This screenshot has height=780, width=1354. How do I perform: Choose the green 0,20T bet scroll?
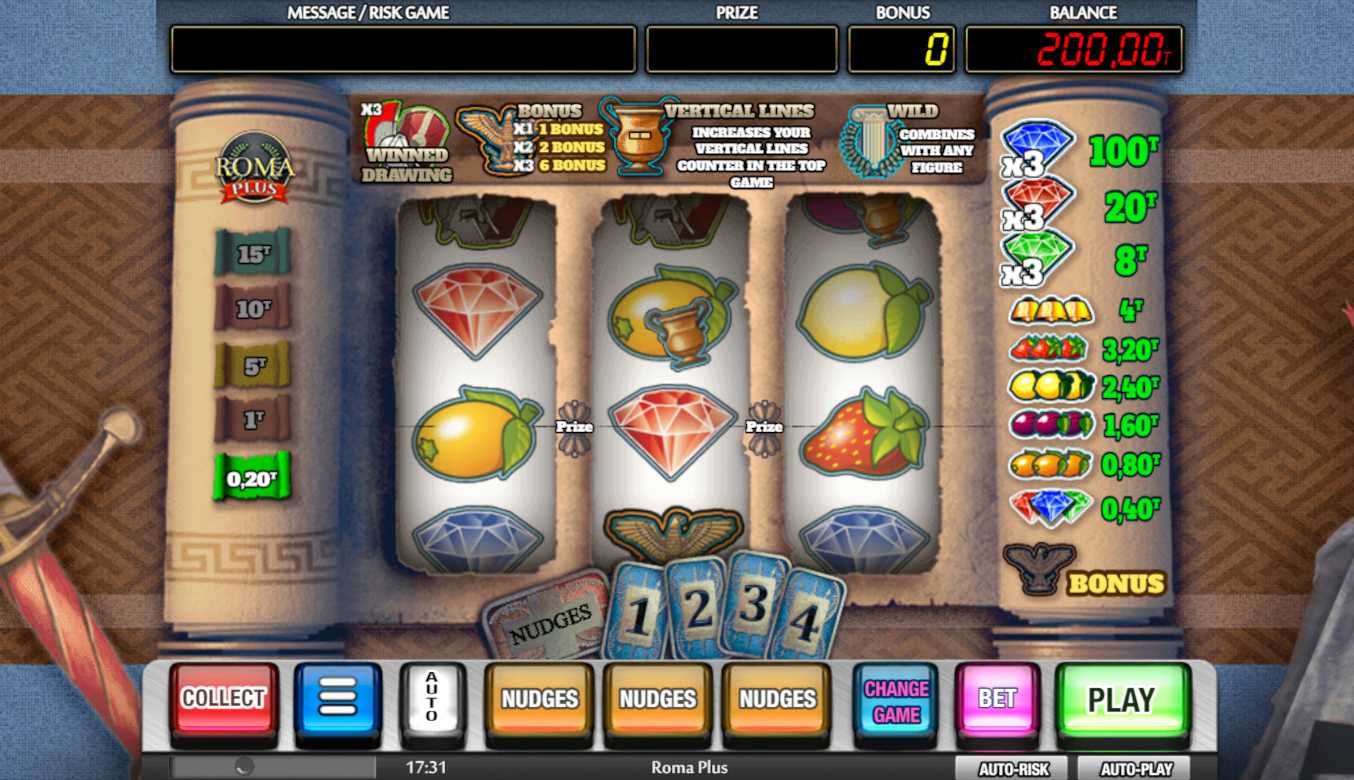pyautogui.click(x=251, y=478)
